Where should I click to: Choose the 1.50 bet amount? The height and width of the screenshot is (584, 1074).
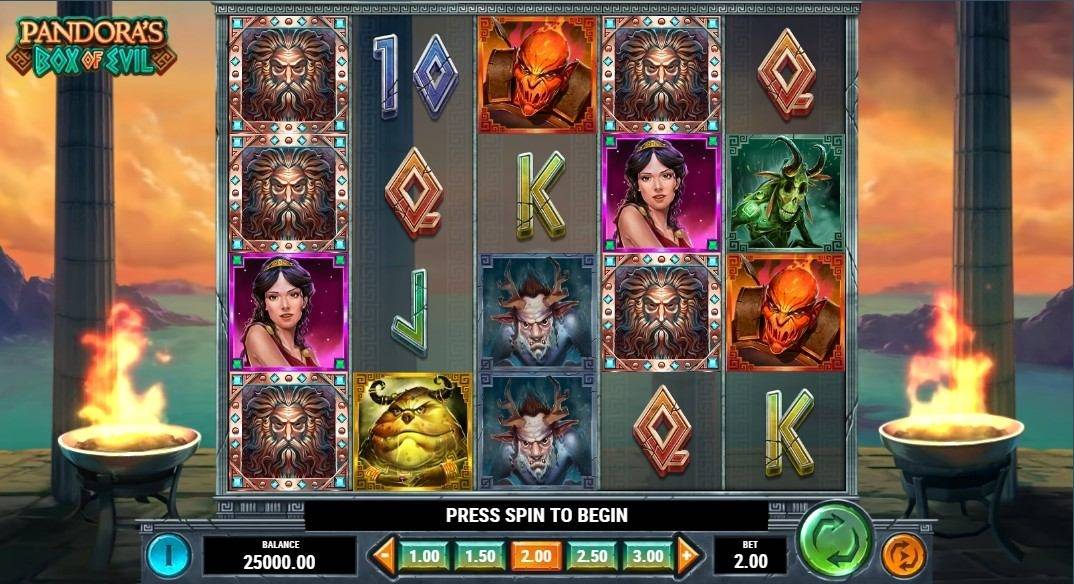coord(479,554)
